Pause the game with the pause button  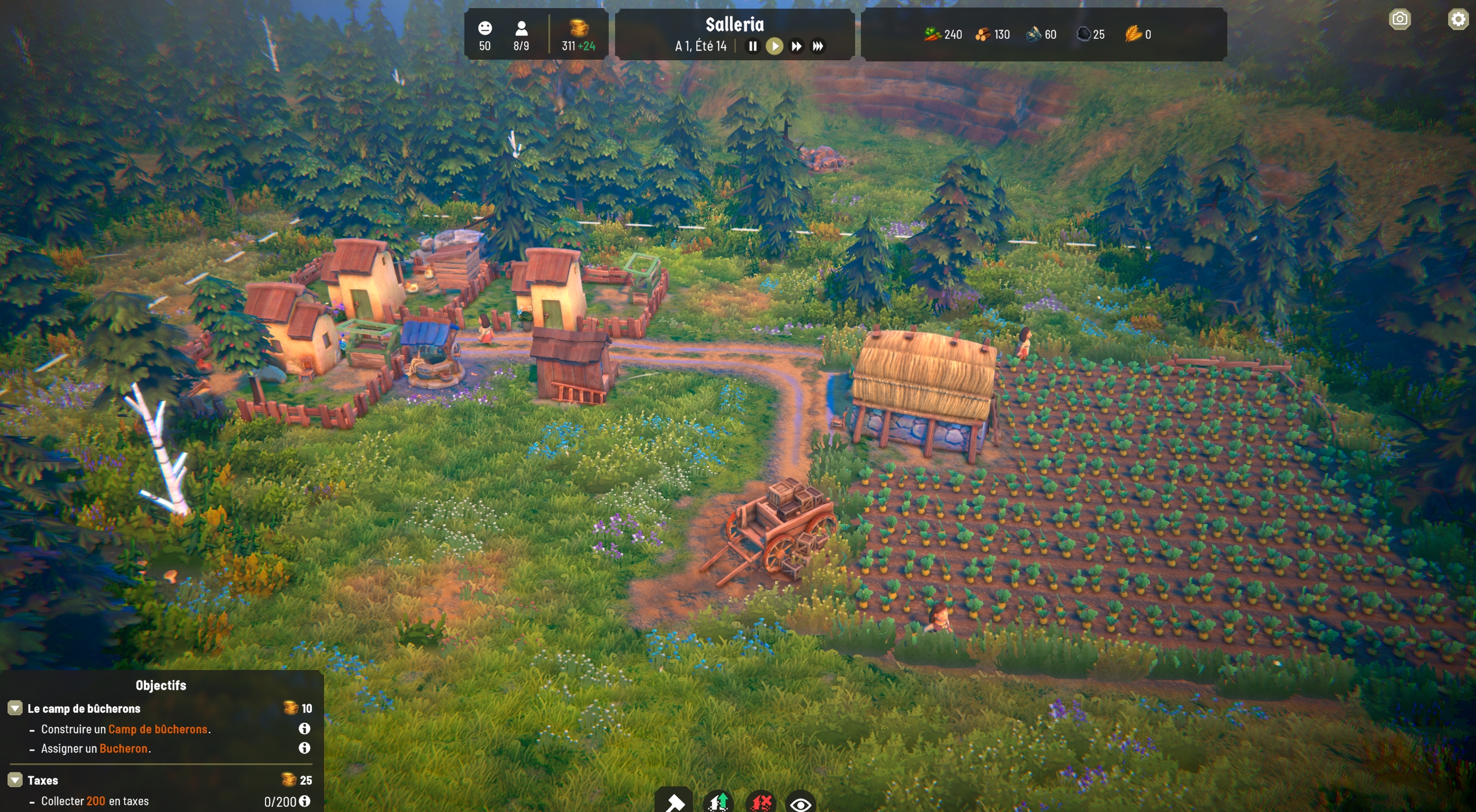tap(752, 46)
